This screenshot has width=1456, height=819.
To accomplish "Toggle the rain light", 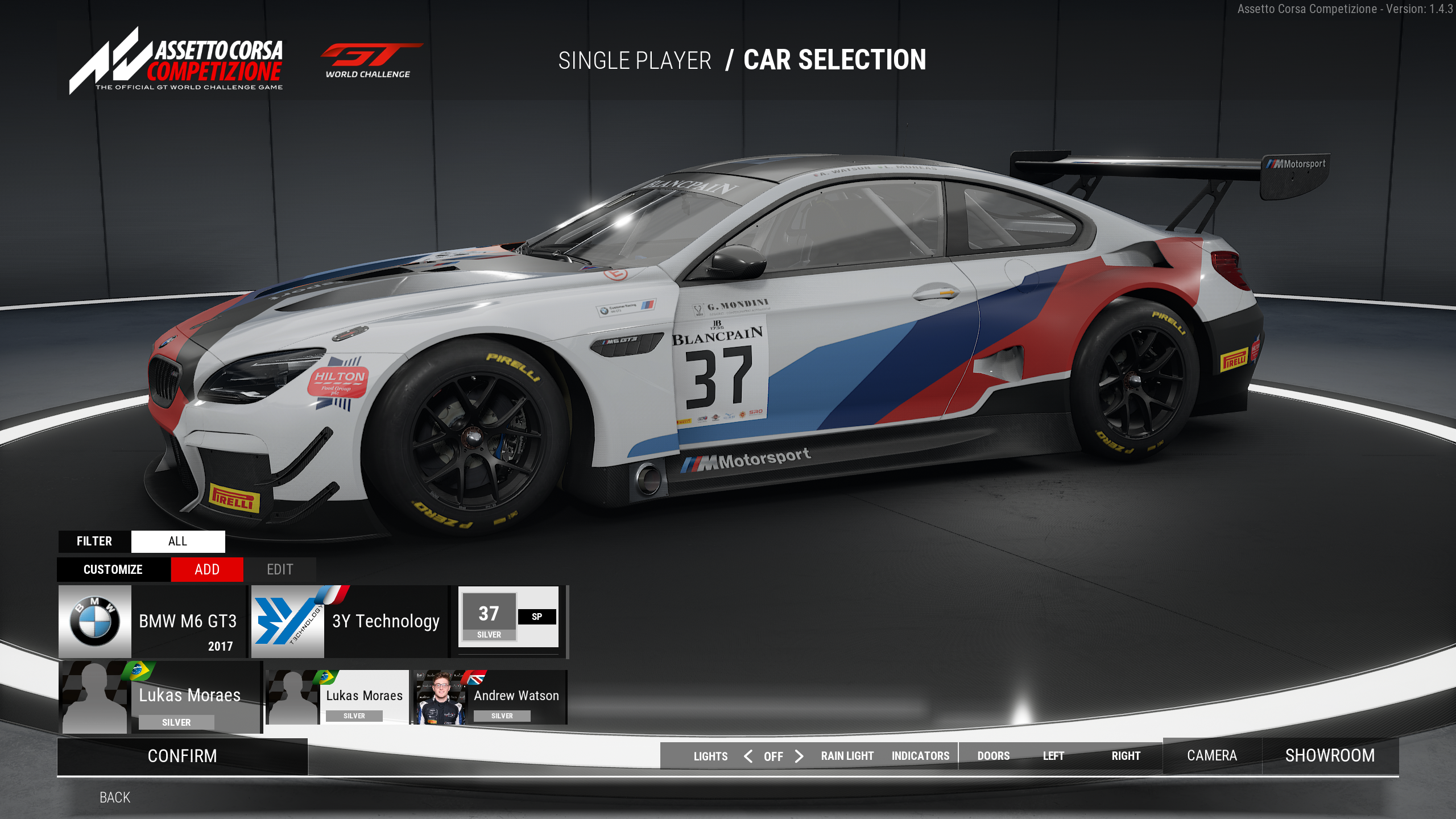I will [847, 756].
